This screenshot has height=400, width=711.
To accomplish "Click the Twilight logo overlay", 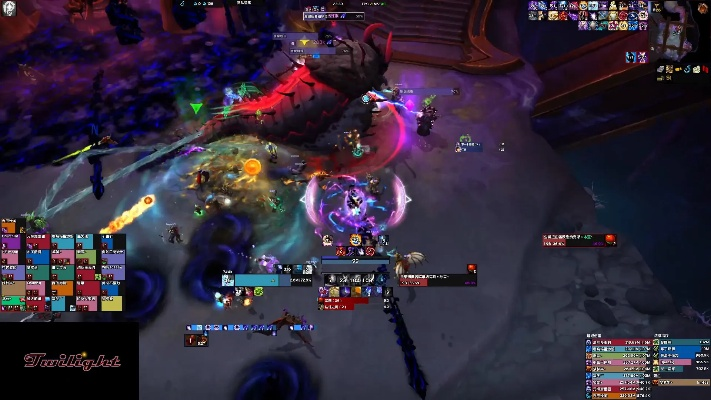I will (x=72, y=360).
